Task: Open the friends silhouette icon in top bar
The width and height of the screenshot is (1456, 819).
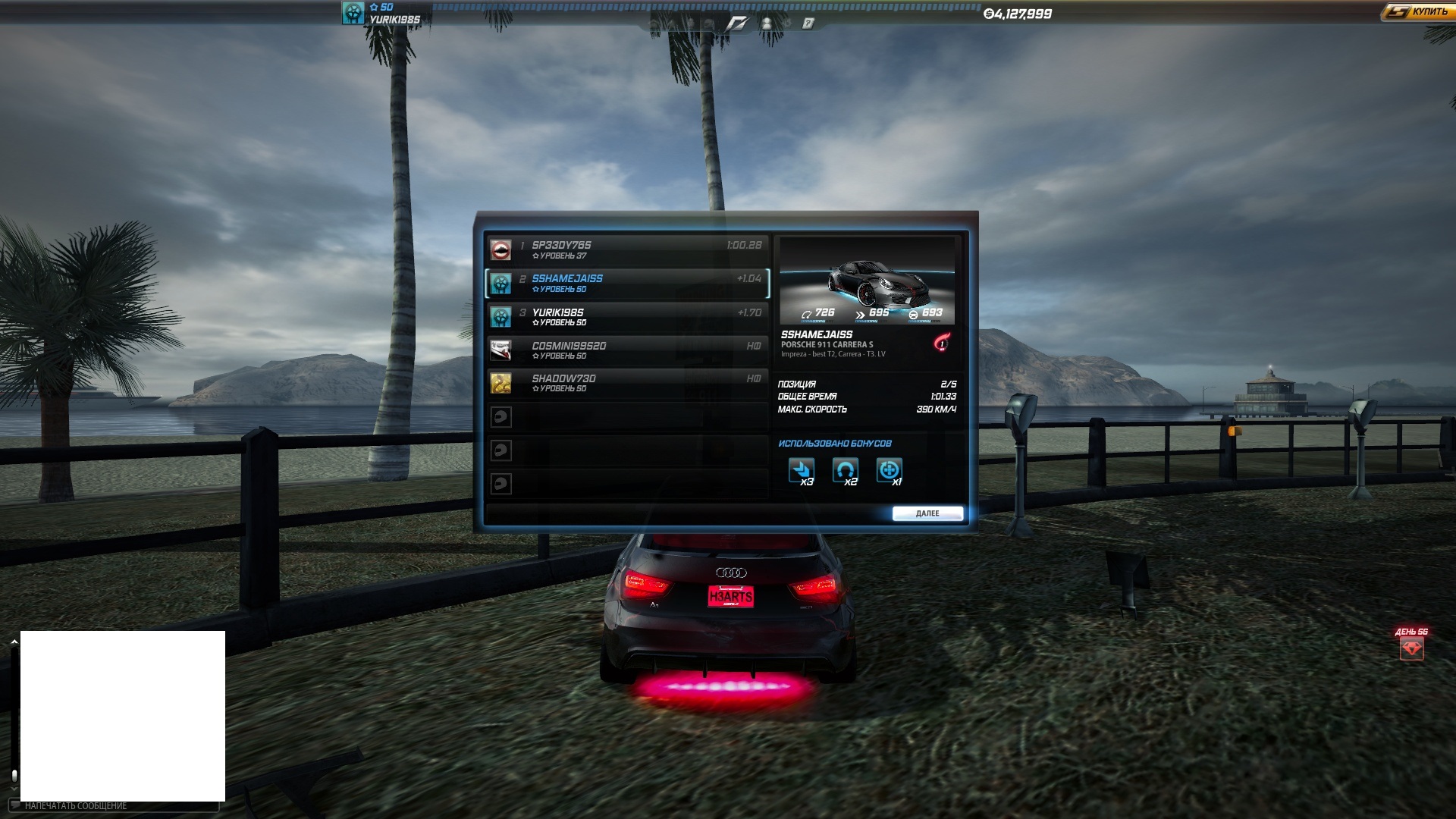Action: pos(767,24)
